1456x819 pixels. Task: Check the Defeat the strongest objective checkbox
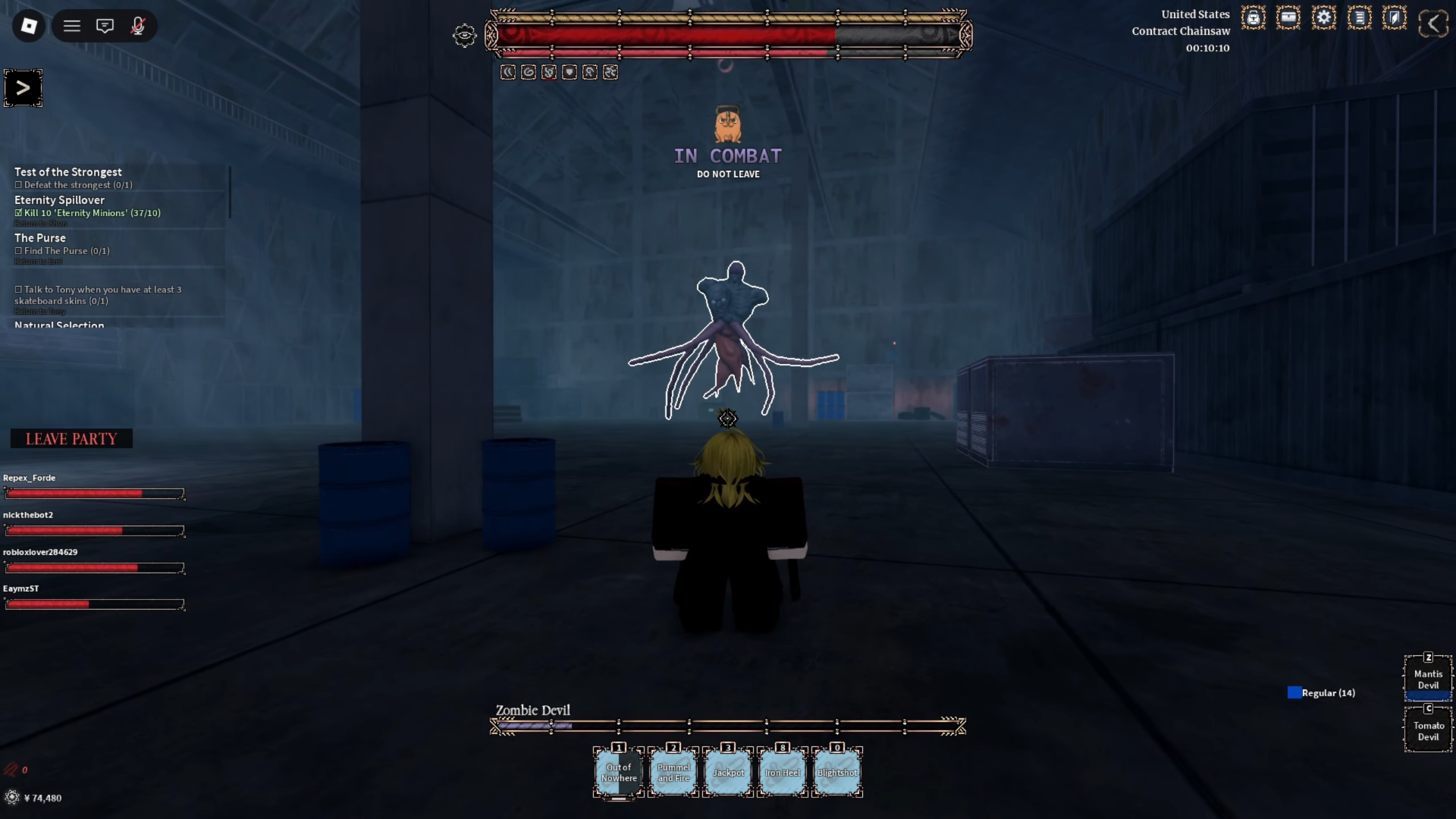pos(18,184)
